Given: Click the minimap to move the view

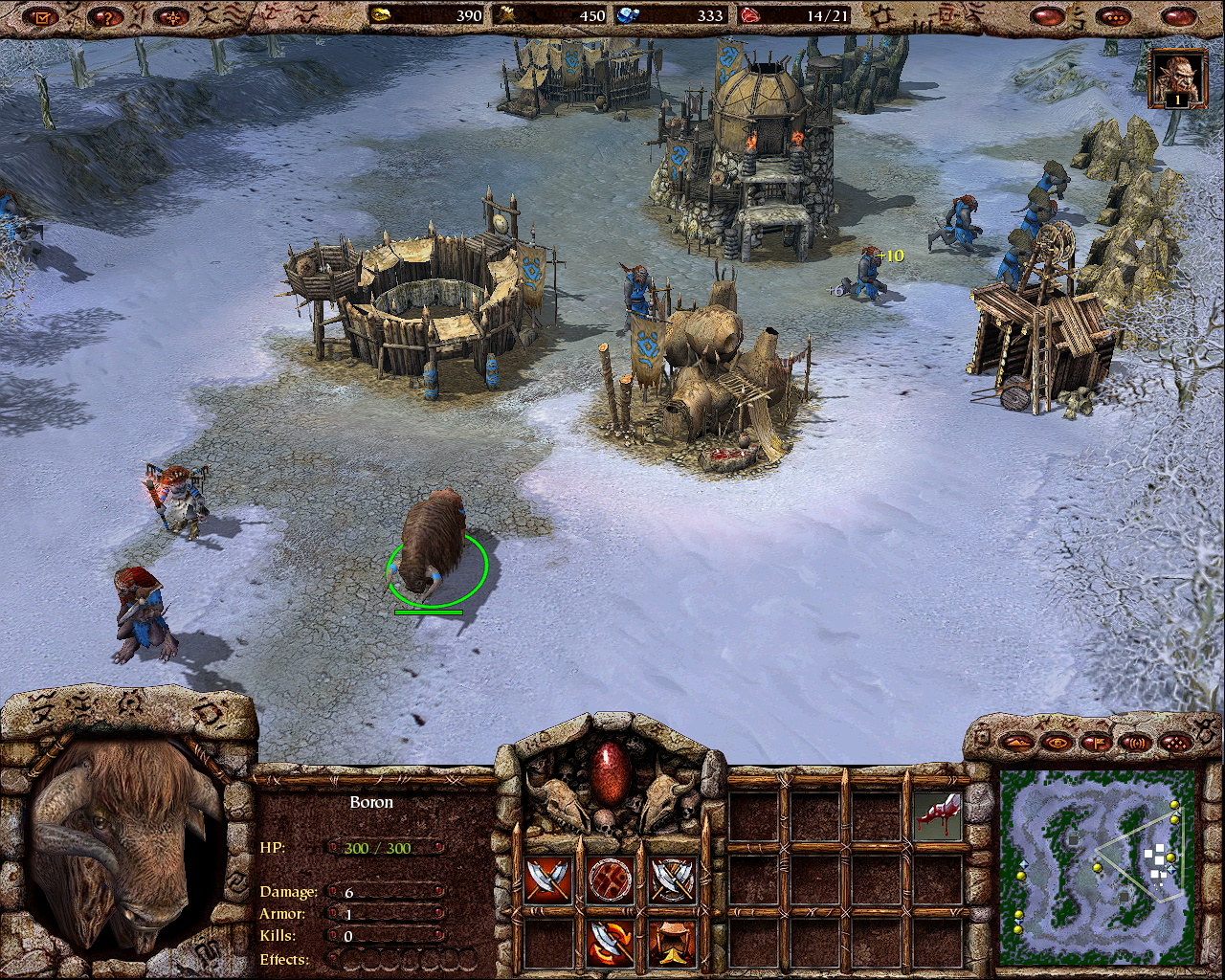Looking at the screenshot, I should [x=1097, y=868].
